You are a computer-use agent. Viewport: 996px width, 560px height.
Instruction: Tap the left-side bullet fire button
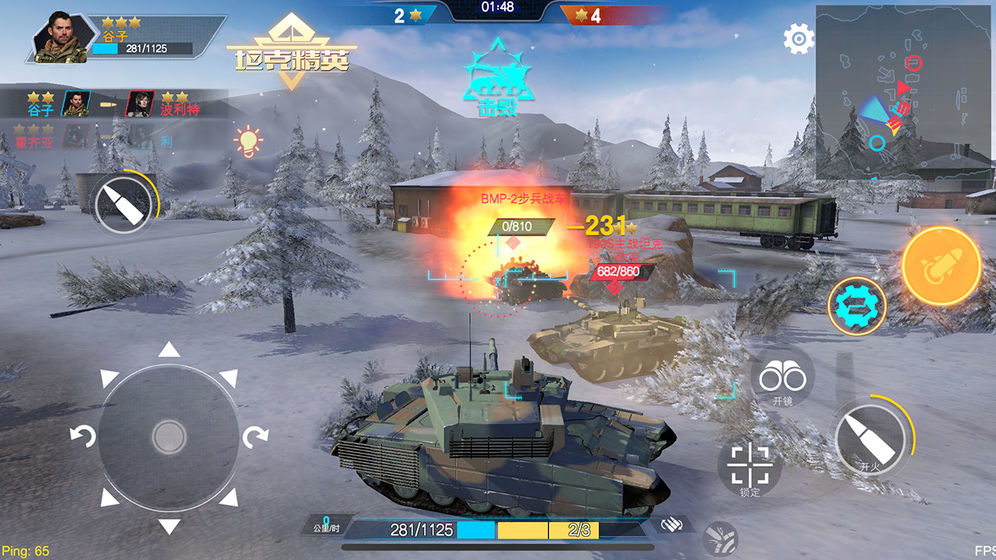[x=123, y=207]
